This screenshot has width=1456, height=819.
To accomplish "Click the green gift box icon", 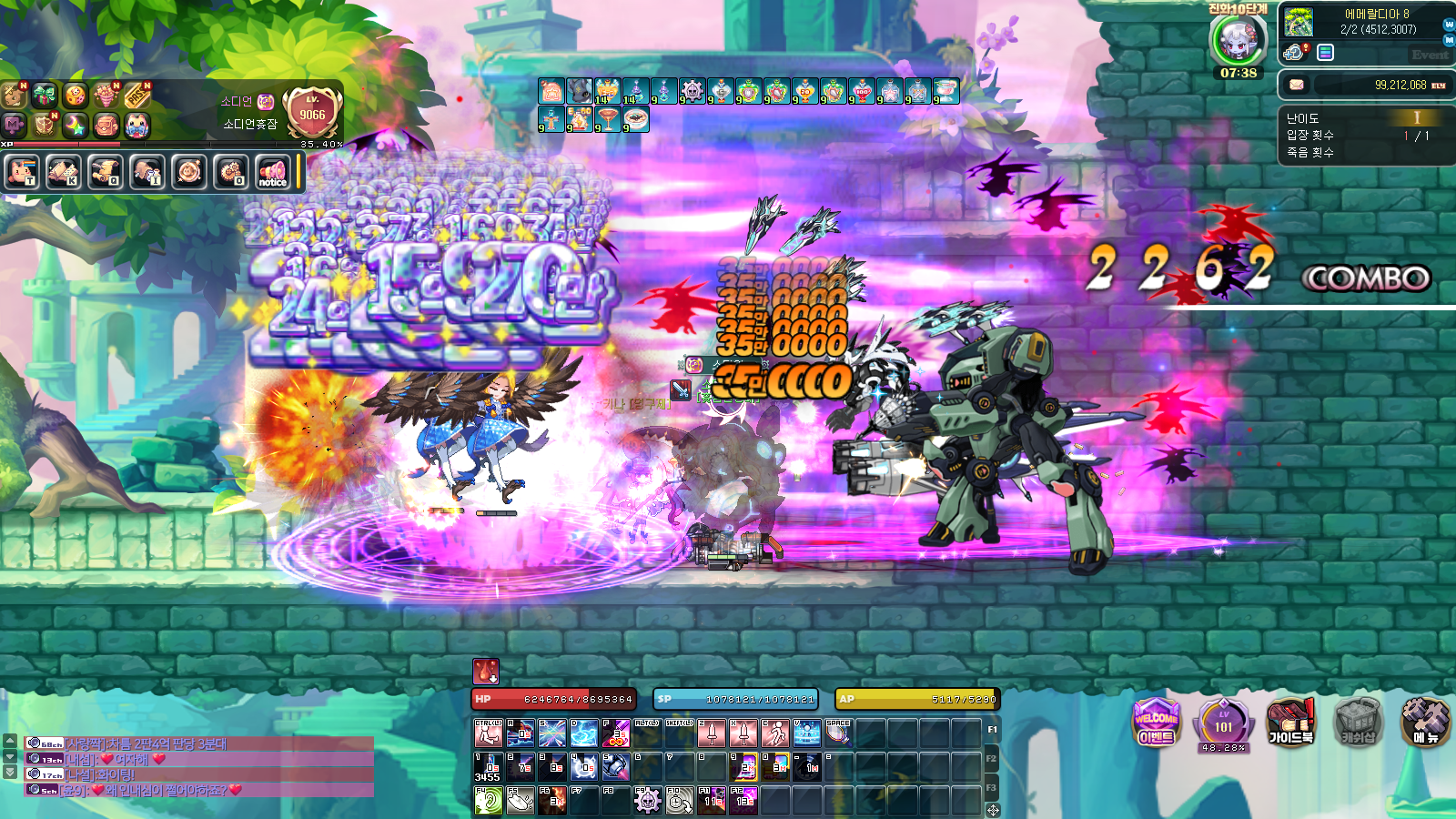I will [44, 95].
